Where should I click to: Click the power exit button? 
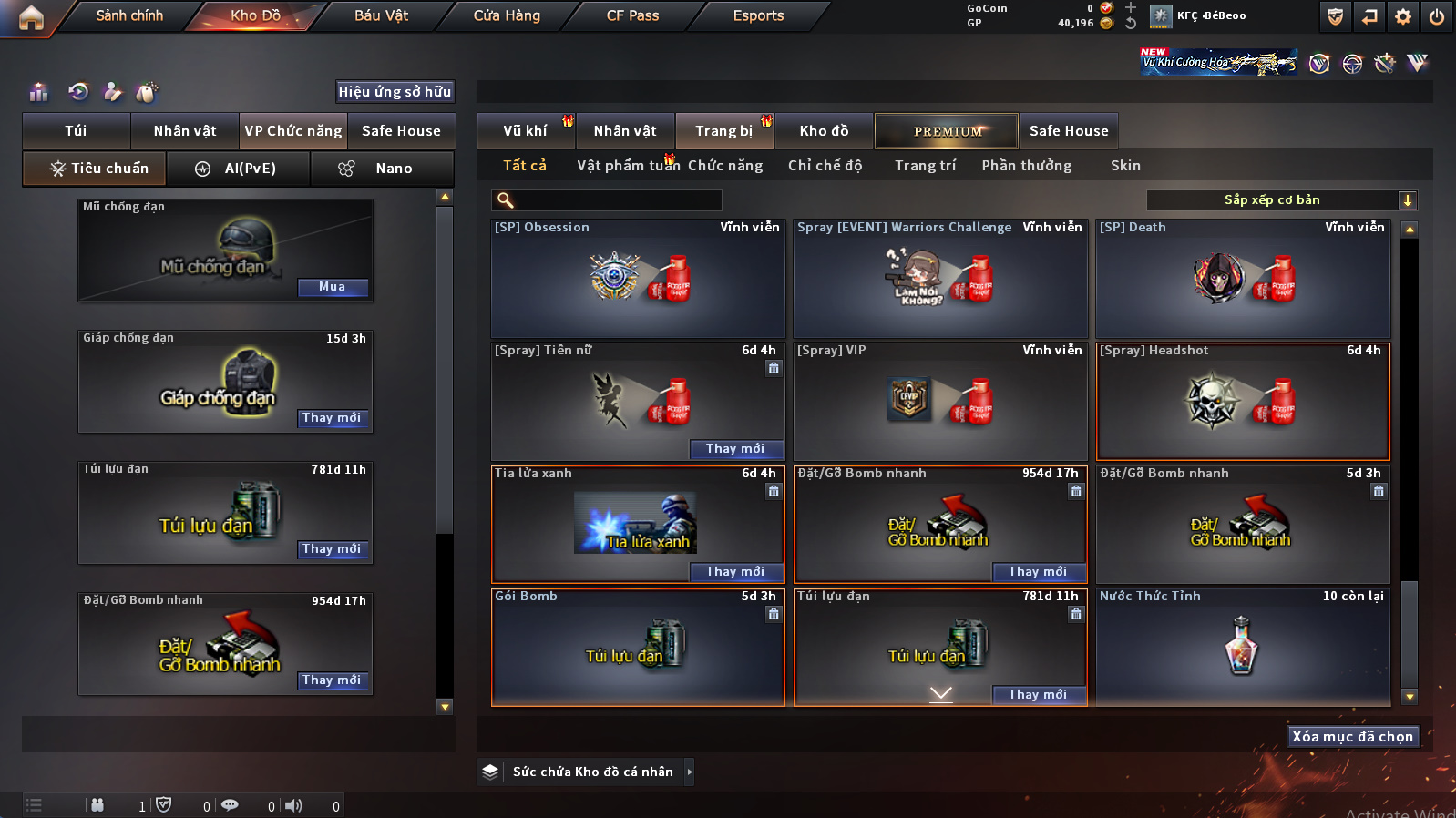[x=1437, y=16]
